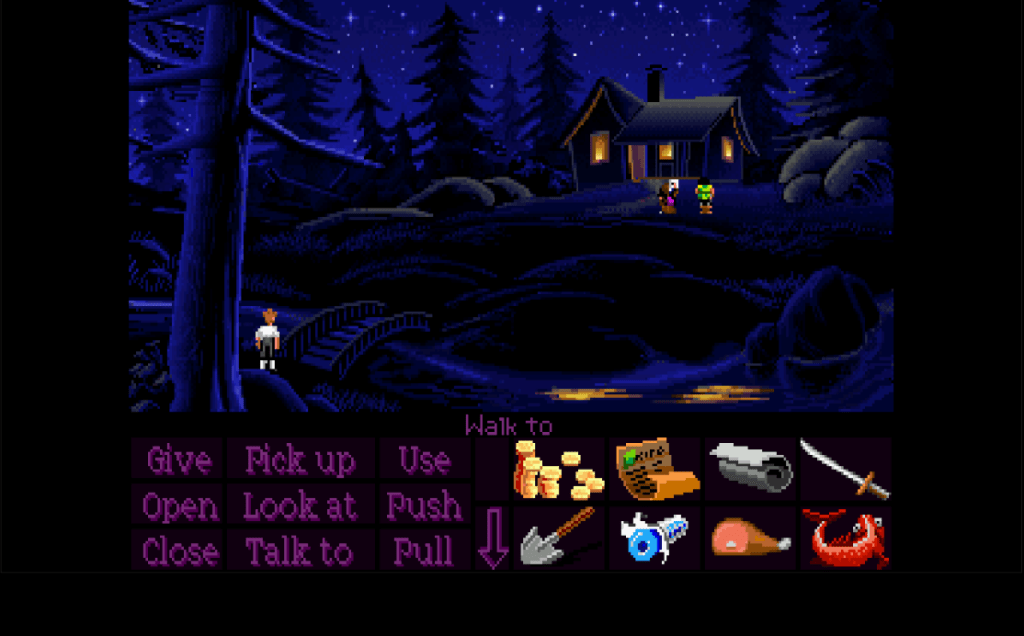Image resolution: width=1024 pixels, height=636 pixels.
Task: Click the Open verb
Action: point(179,506)
